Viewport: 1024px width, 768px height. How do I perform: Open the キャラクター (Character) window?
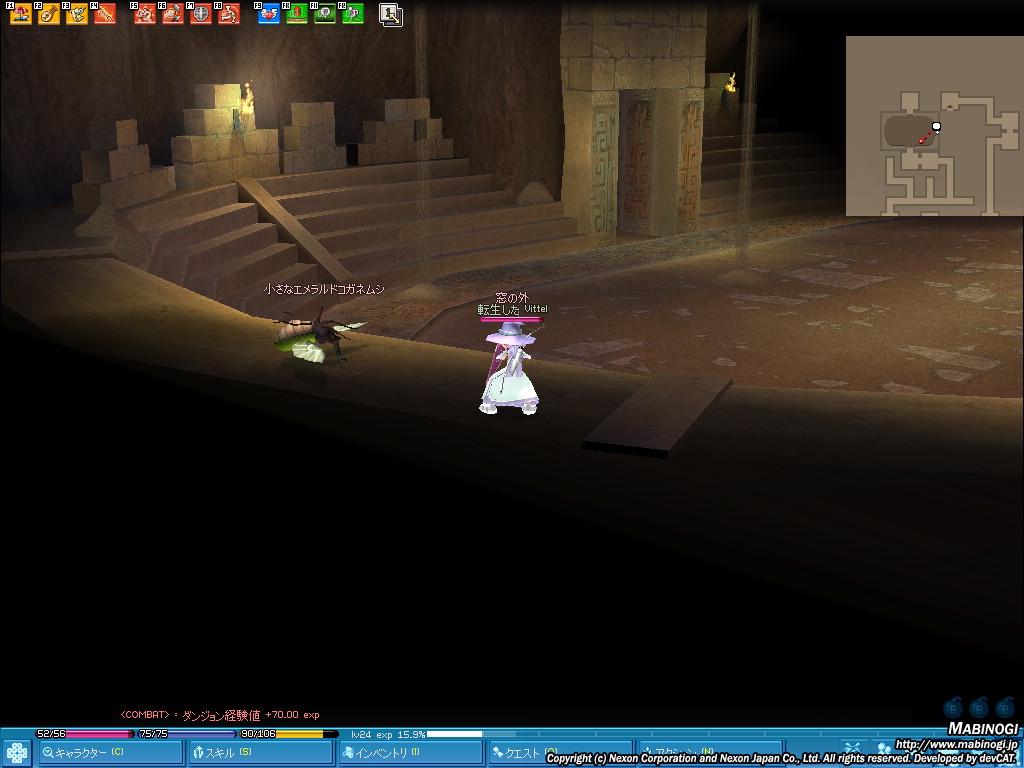coord(110,752)
